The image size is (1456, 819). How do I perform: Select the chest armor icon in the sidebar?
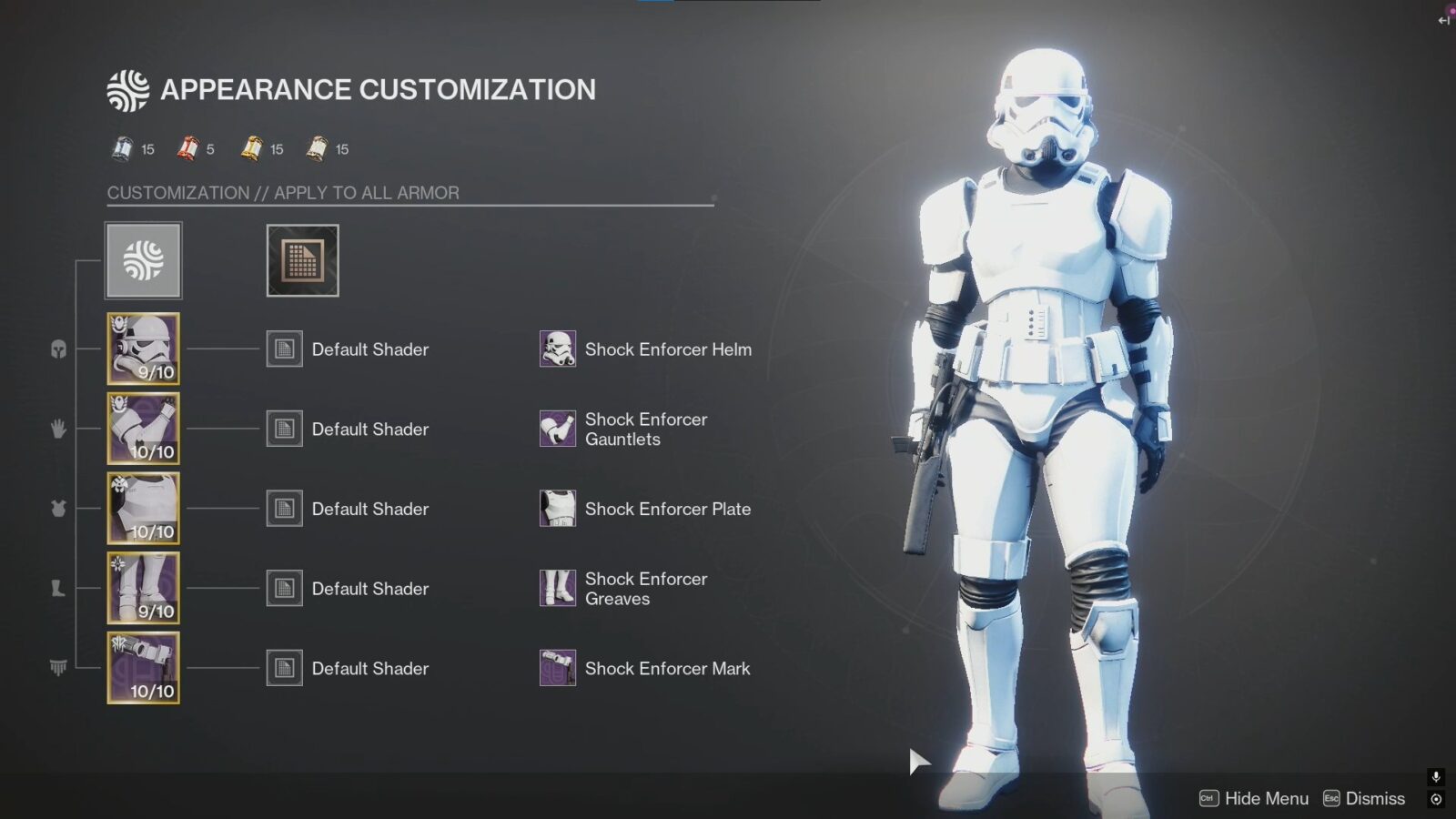click(57, 509)
